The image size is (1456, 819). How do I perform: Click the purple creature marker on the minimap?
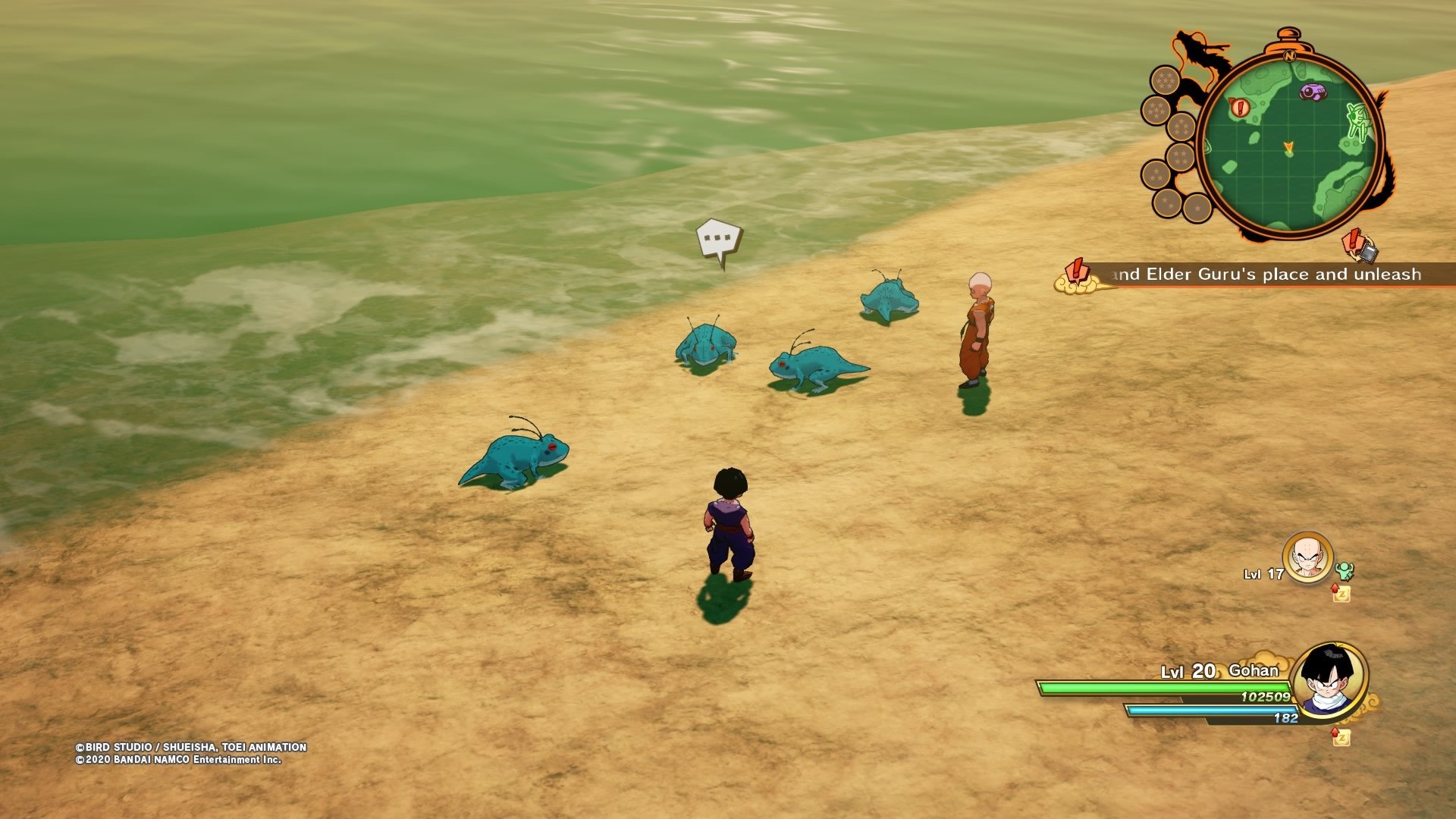pyautogui.click(x=1313, y=93)
